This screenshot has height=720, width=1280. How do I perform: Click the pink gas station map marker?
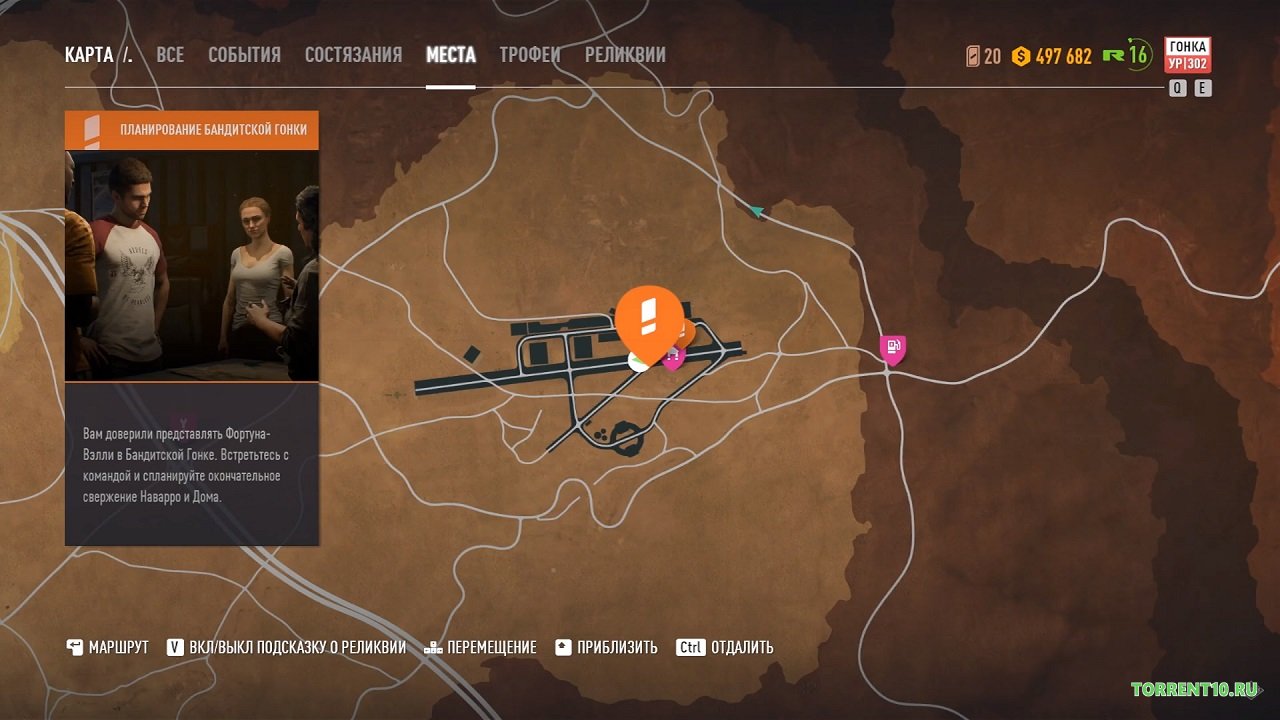pos(892,348)
